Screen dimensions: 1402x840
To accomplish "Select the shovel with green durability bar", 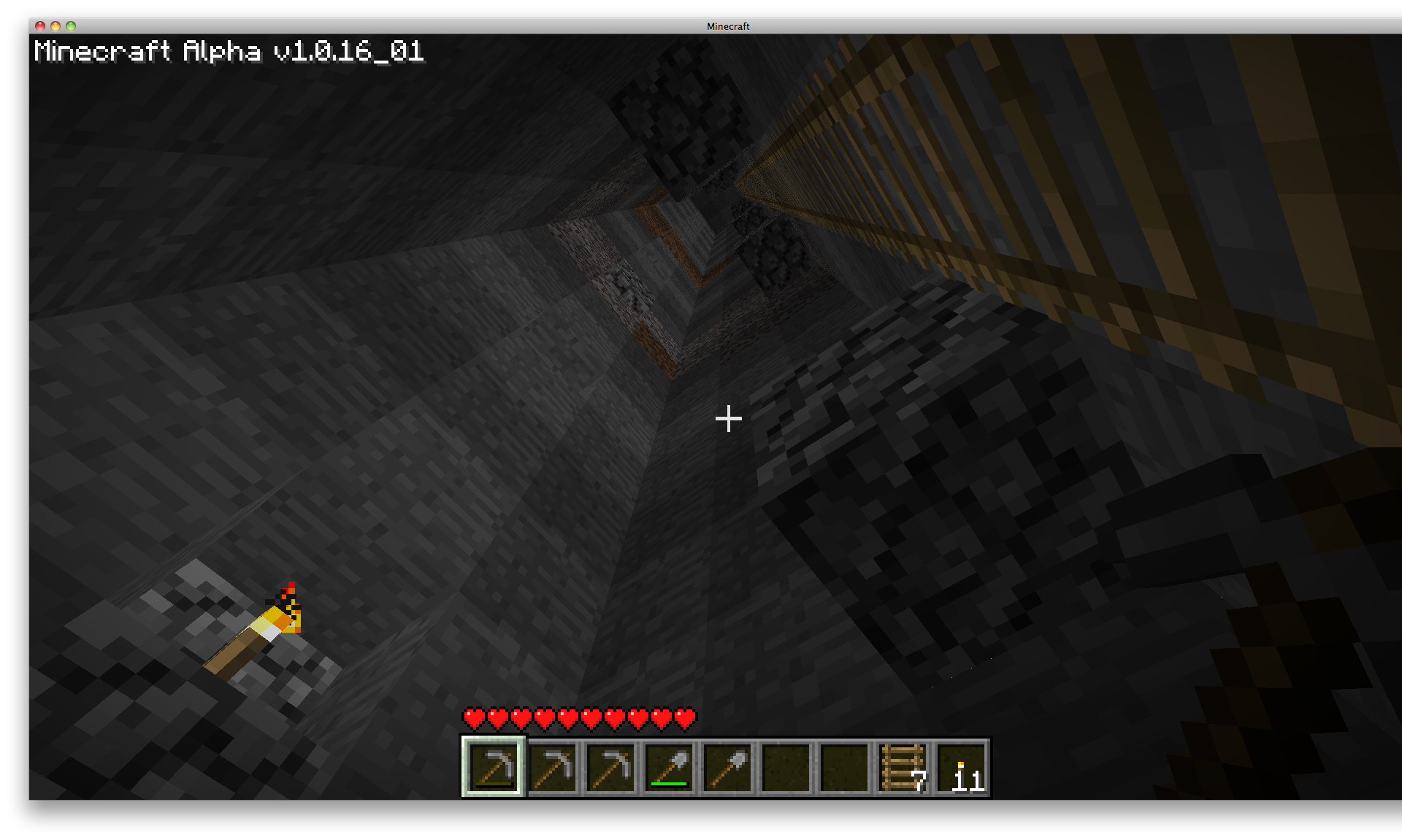I will pos(669,767).
